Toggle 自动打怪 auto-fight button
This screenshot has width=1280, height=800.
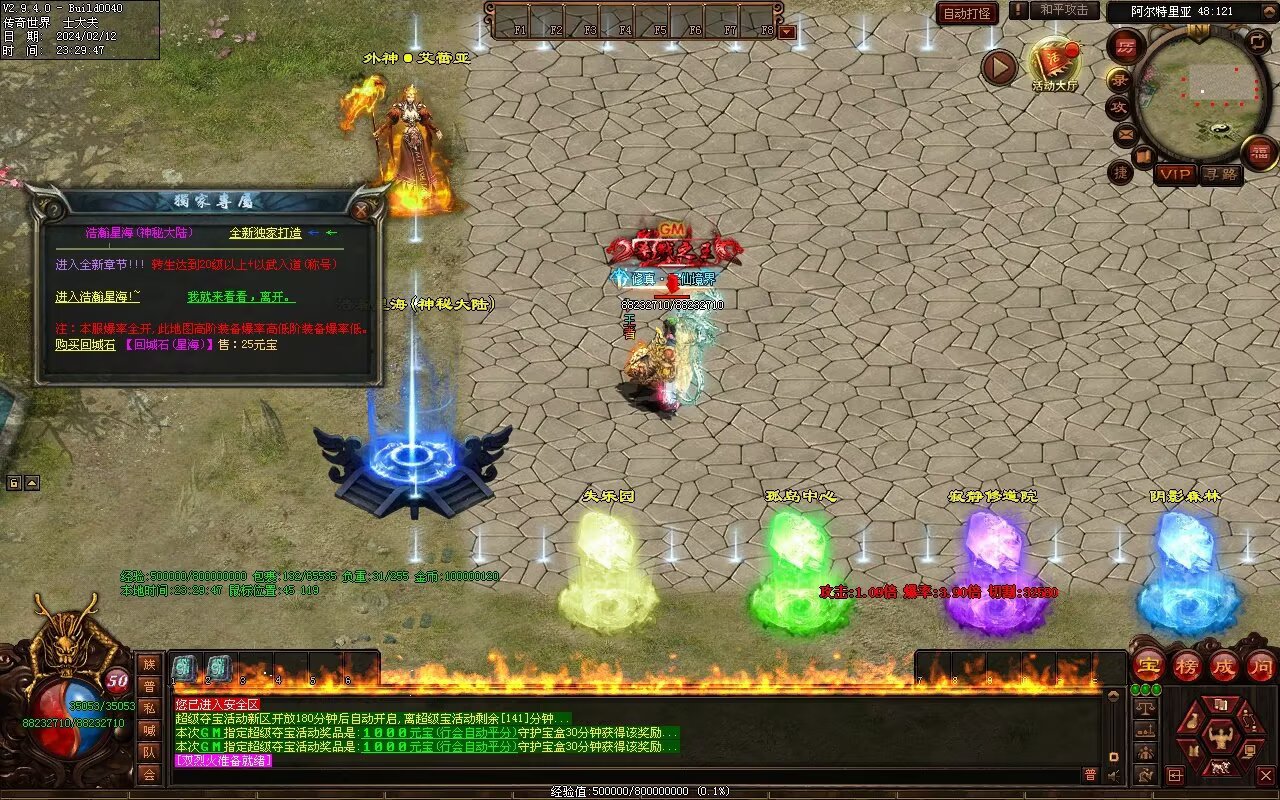(967, 14)
